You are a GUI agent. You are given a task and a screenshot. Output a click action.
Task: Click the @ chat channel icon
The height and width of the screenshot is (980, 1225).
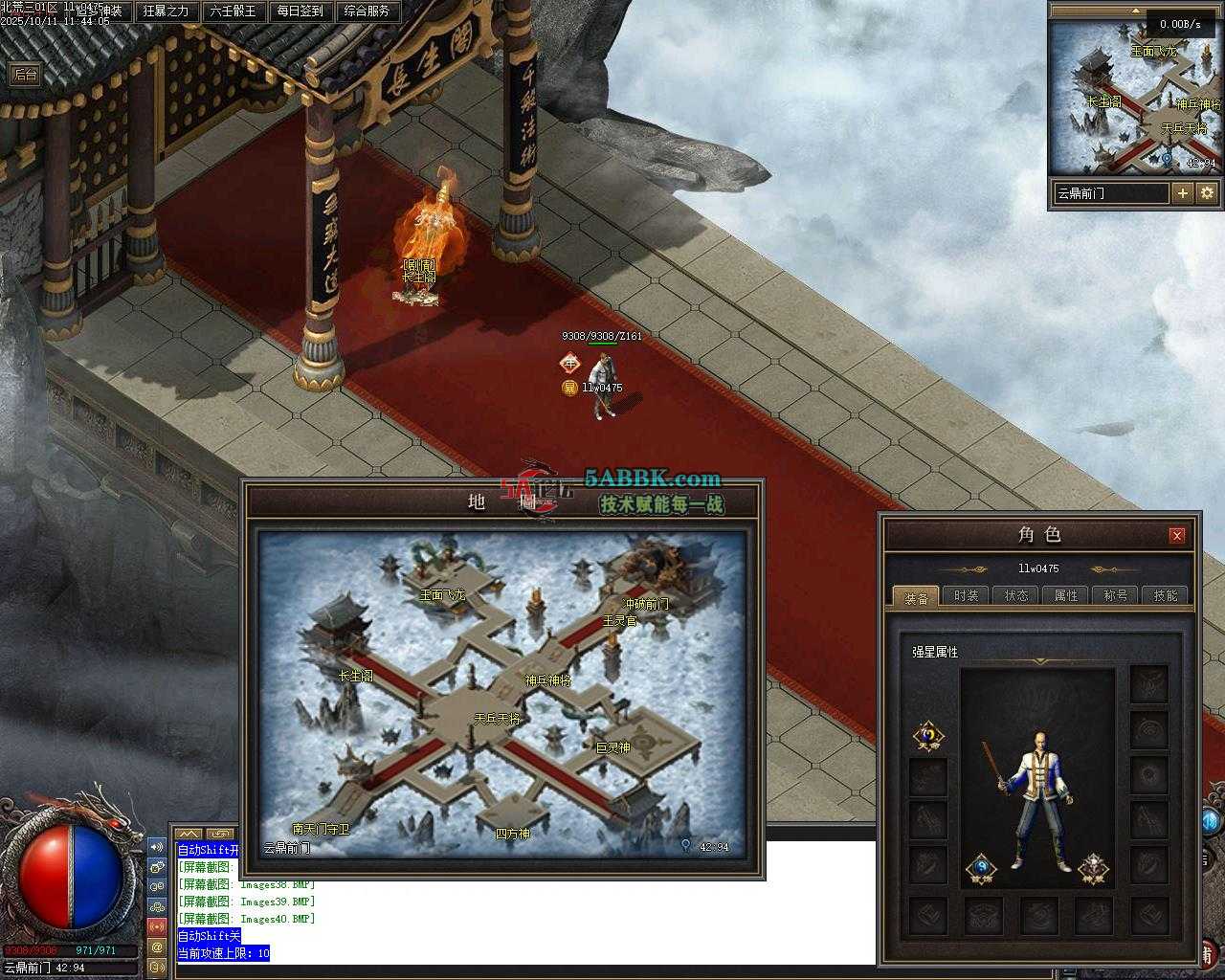coord(157,947)
